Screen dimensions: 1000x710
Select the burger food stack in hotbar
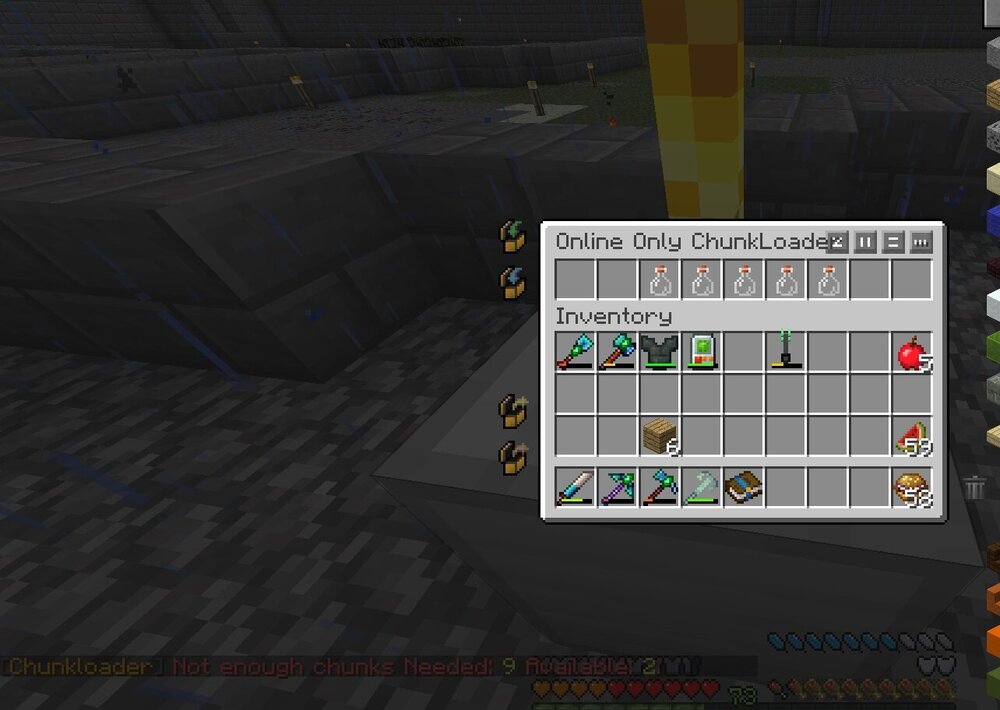pyautogui.click(x=911, y=487)
